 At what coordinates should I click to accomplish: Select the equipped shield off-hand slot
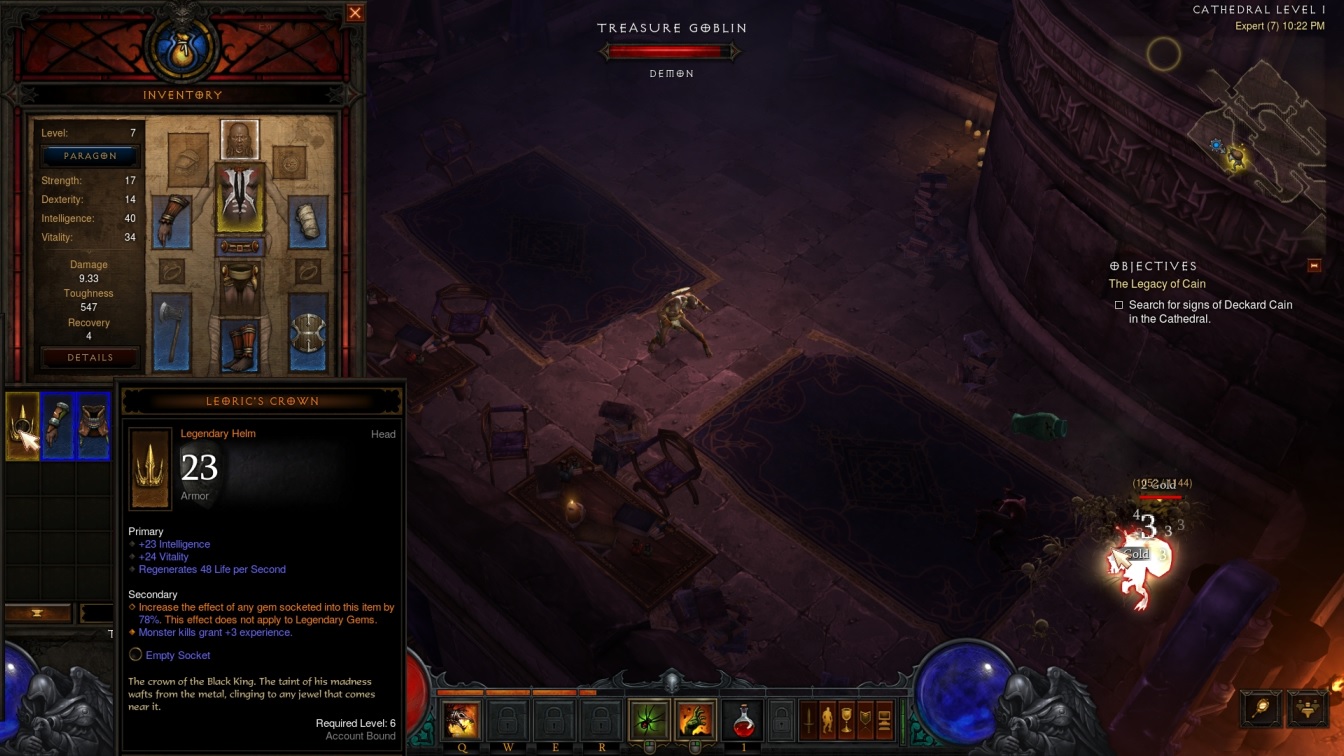(x=308, y=334)
